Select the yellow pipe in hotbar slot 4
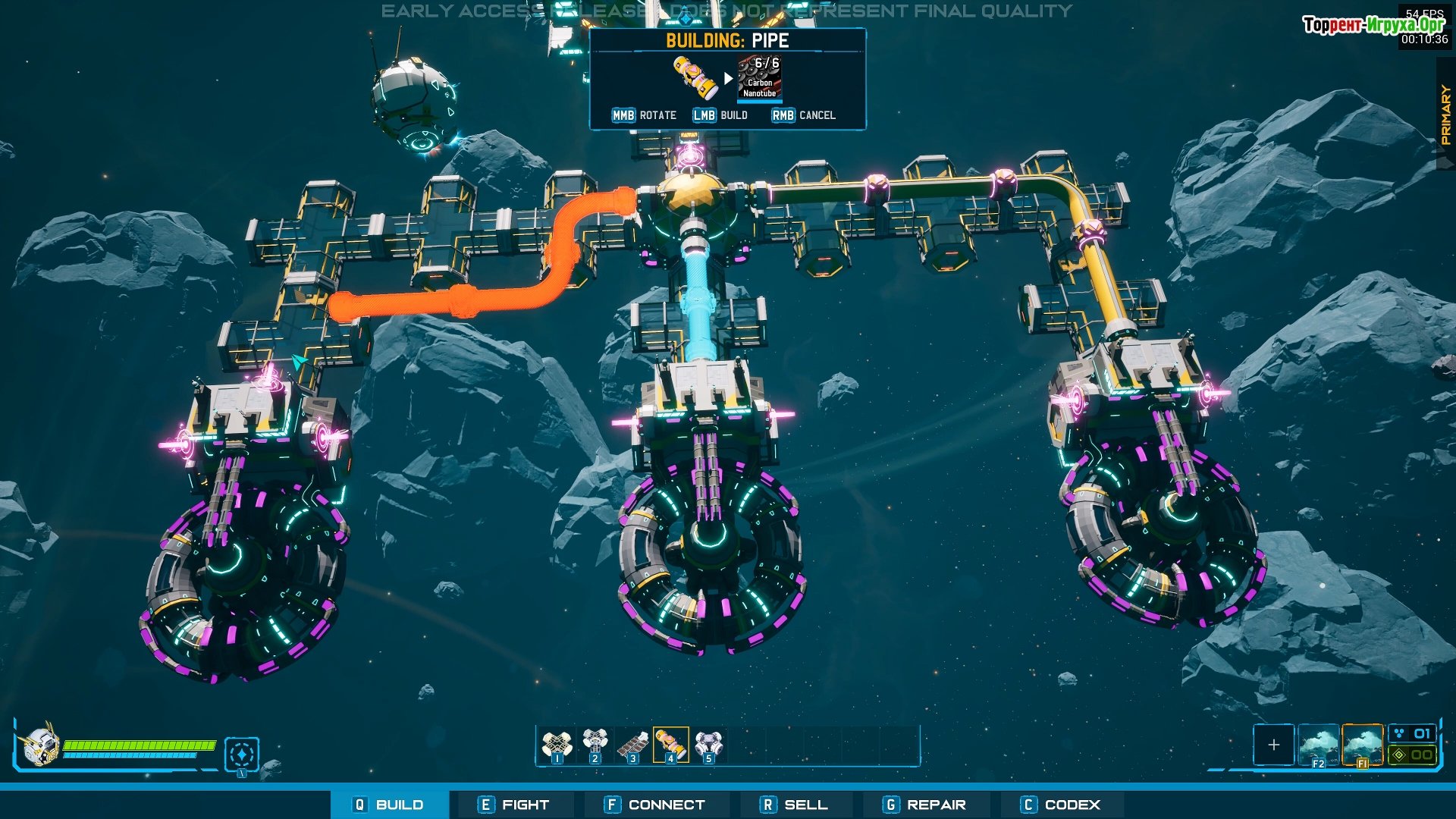 [671, 745]
